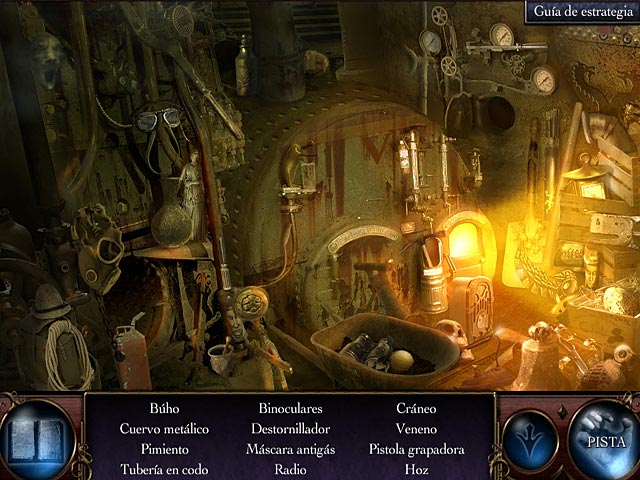Click the Radio list entry

(290, 469)
